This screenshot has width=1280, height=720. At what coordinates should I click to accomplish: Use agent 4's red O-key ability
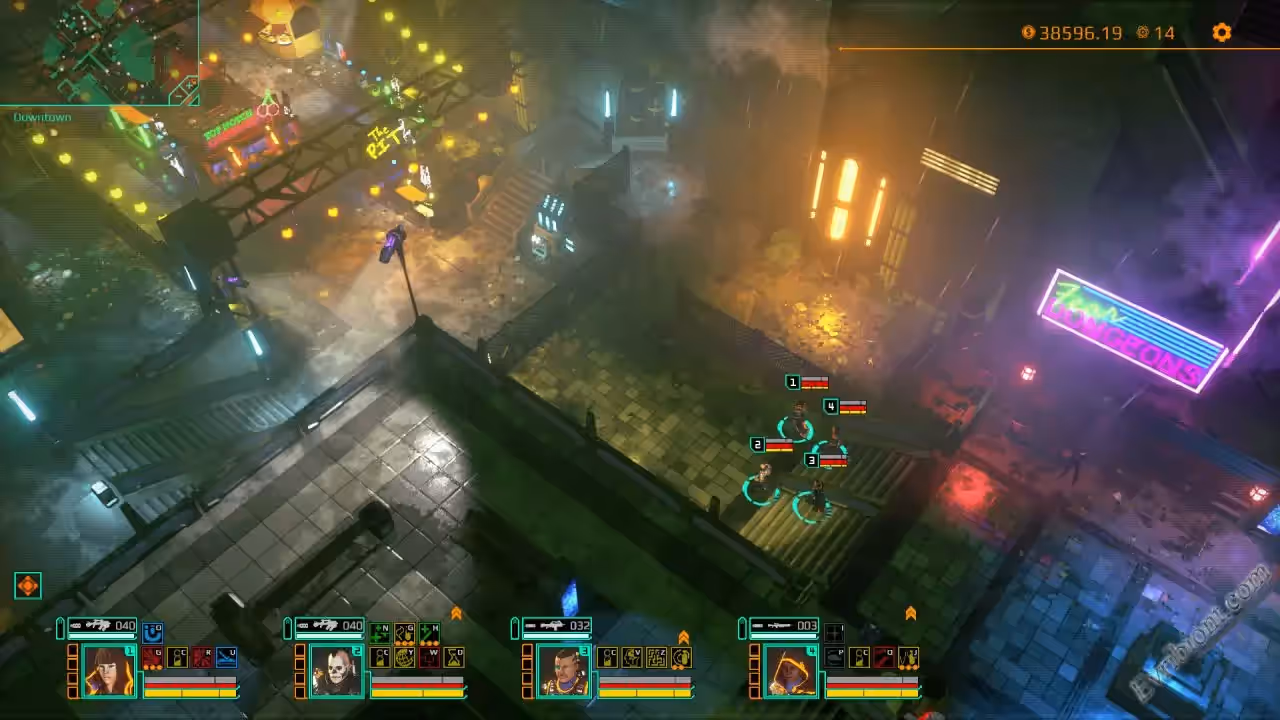pos(884,657)
